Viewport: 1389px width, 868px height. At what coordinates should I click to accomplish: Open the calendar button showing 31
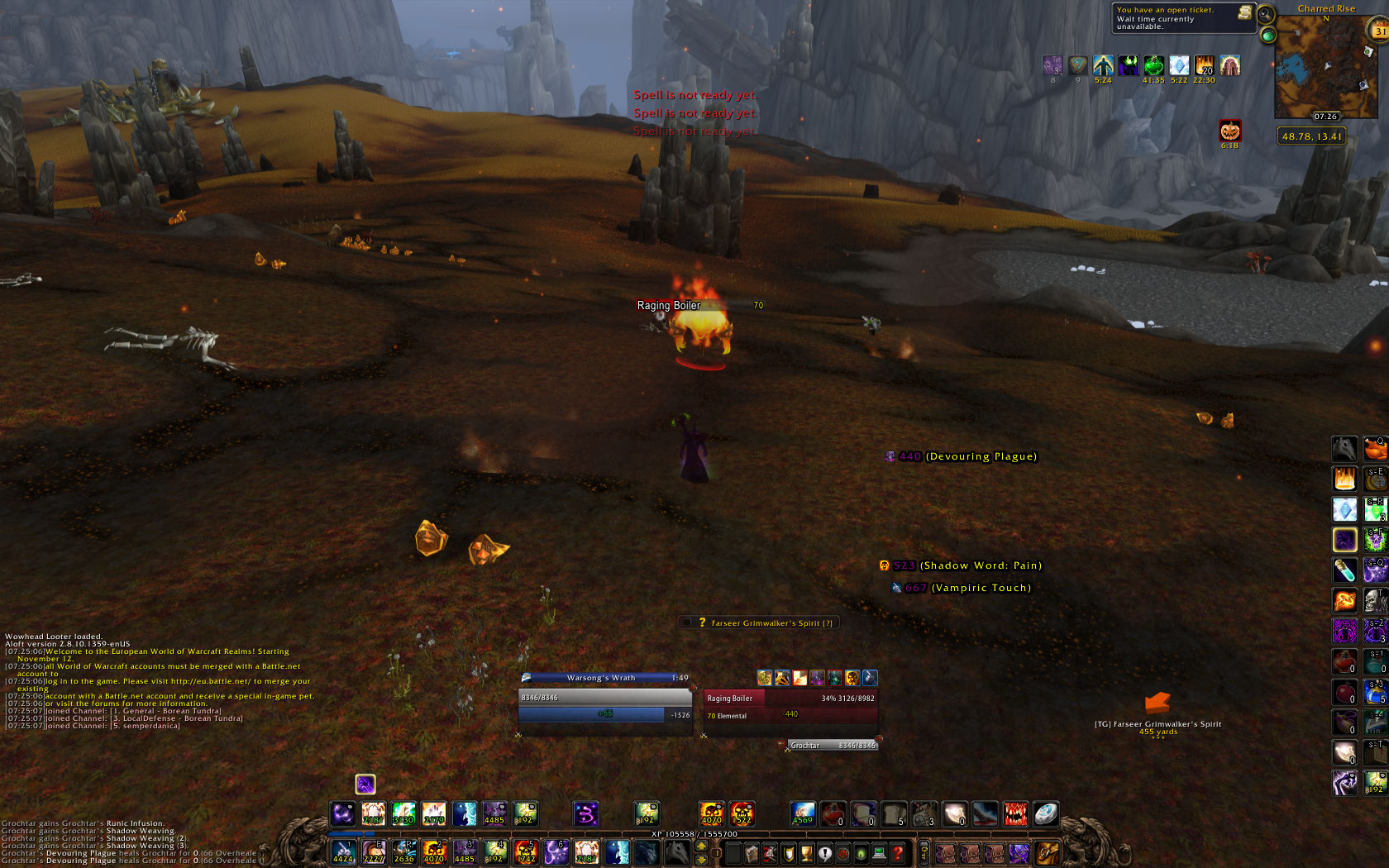pyautogui.click(x=1380, y=31)
